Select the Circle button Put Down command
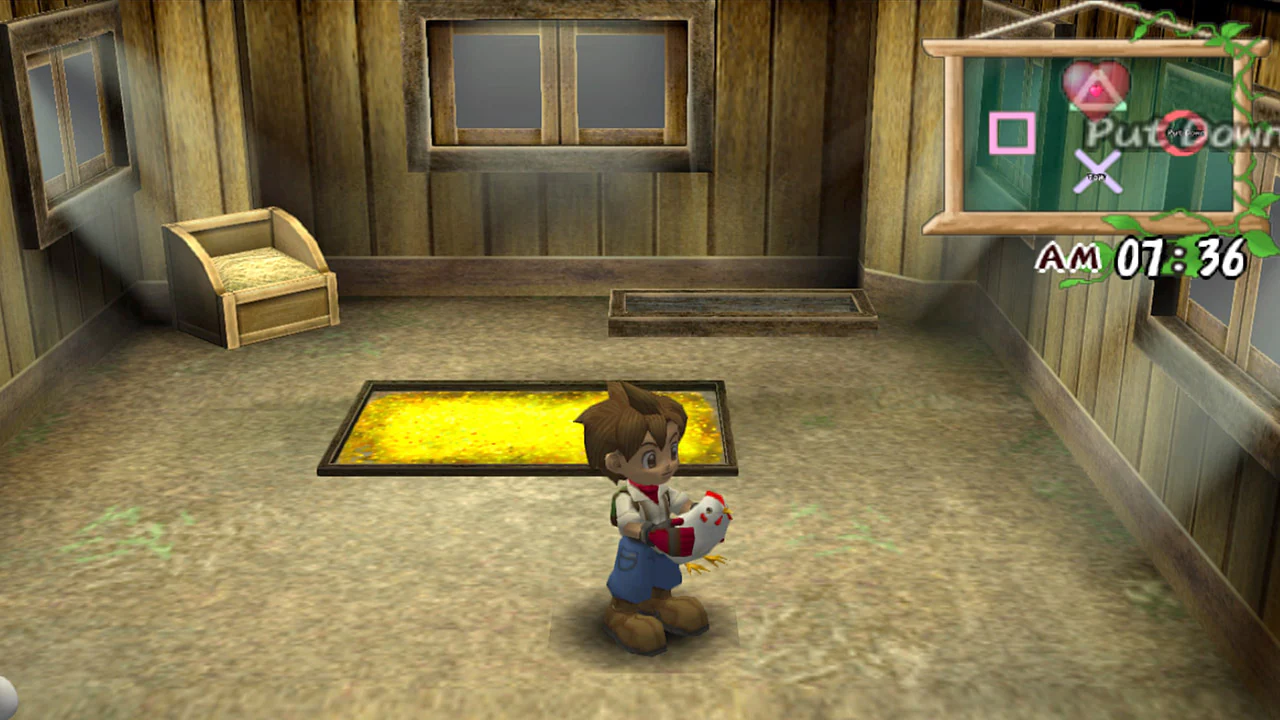The width and height of the screenshot is (1280, 720). (x=1181, y=135)
